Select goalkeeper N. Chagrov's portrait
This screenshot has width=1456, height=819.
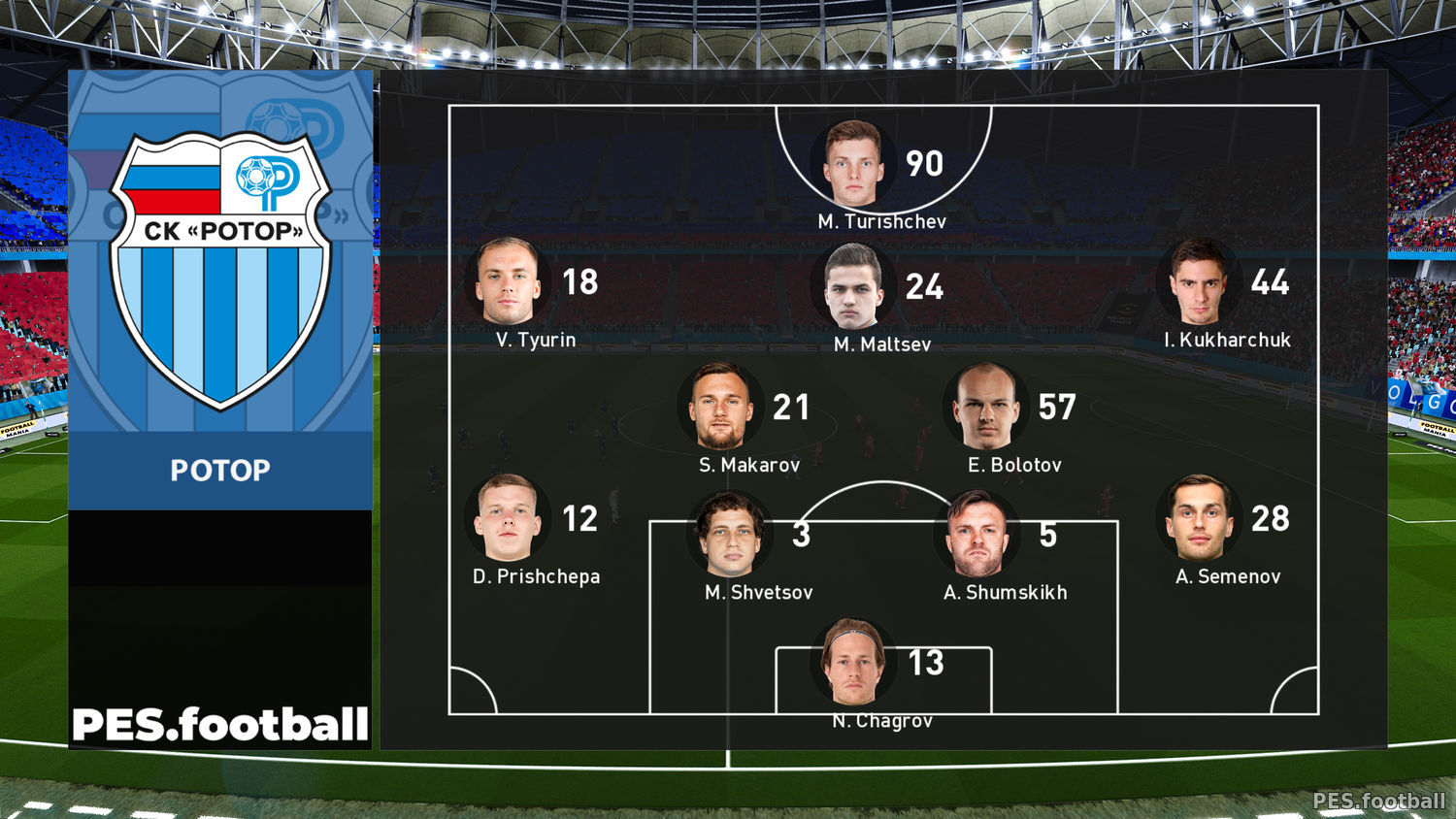point(853,663)
